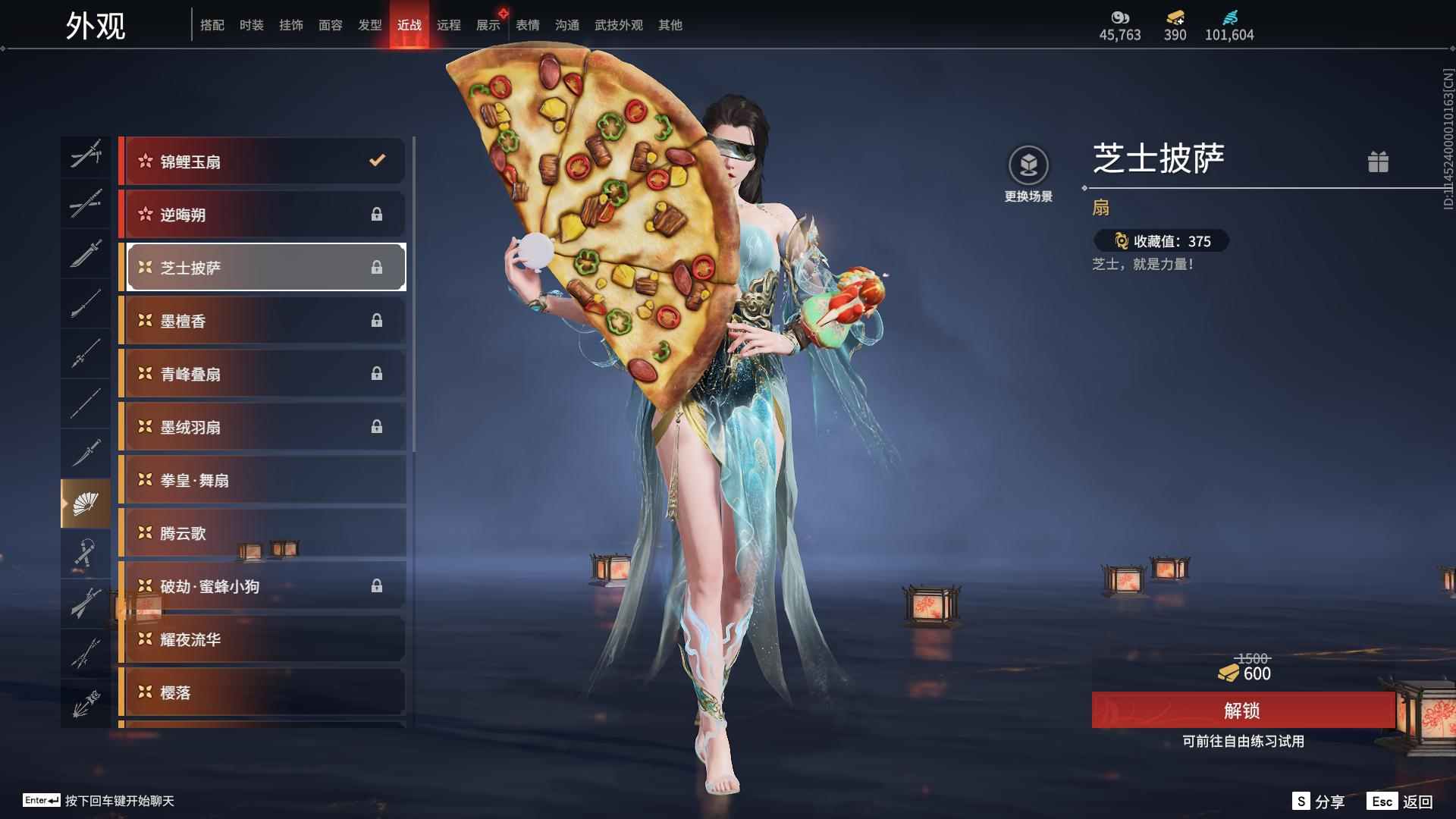Pick the 墨檀香 fan skin
Viewport: 1456px width, 819px height.
[x=262, y=321]
